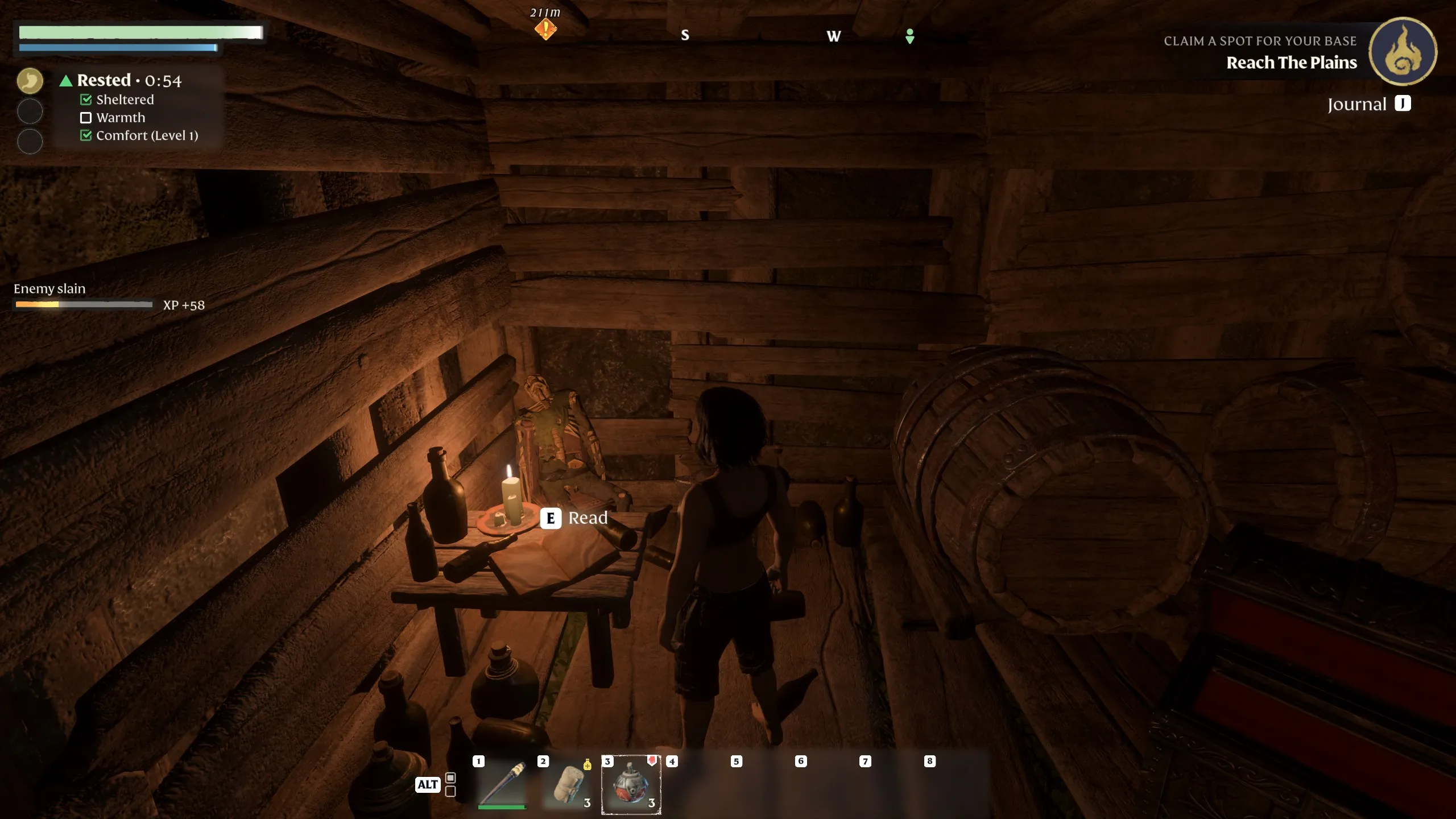Select the round bomb in hotbar slot 3

click(631, 784)
